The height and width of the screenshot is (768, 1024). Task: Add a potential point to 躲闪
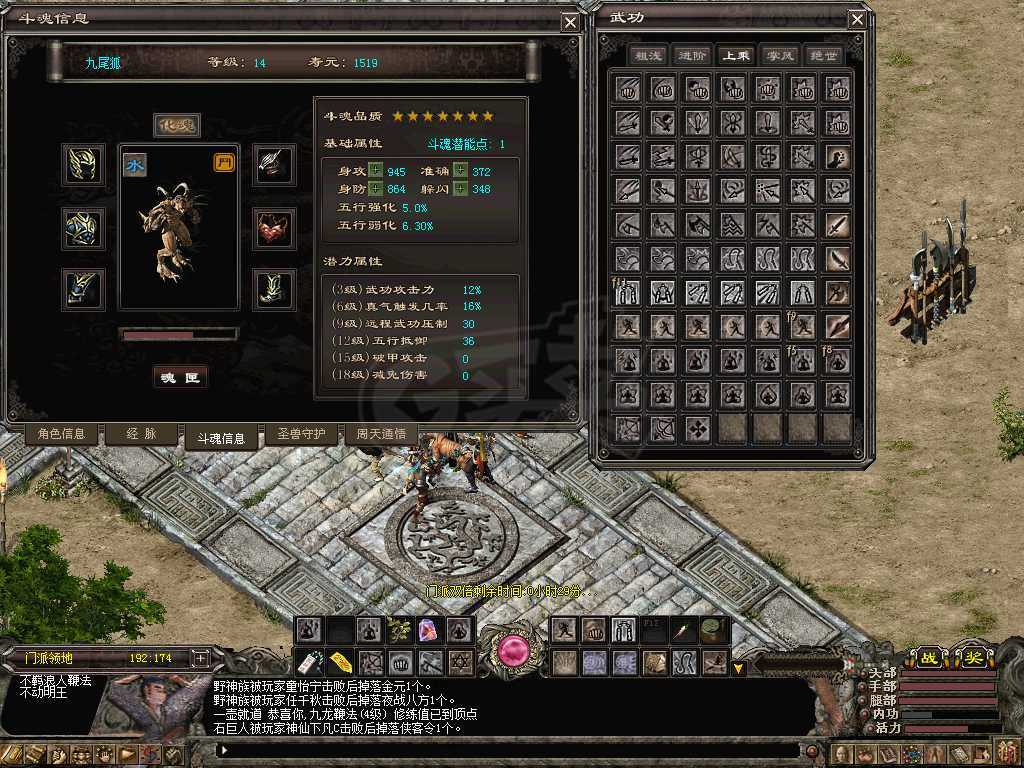tap(460, 189)
